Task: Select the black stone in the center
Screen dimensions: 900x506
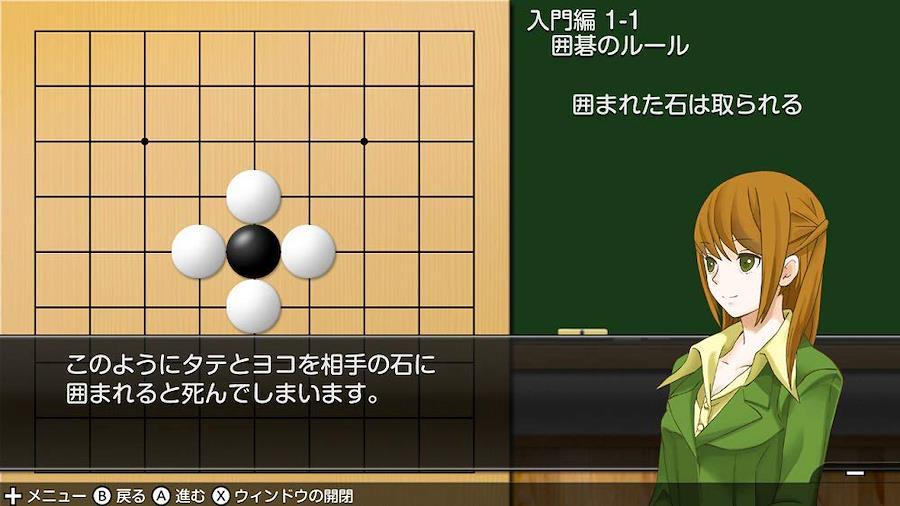Action: click(253, 251)
